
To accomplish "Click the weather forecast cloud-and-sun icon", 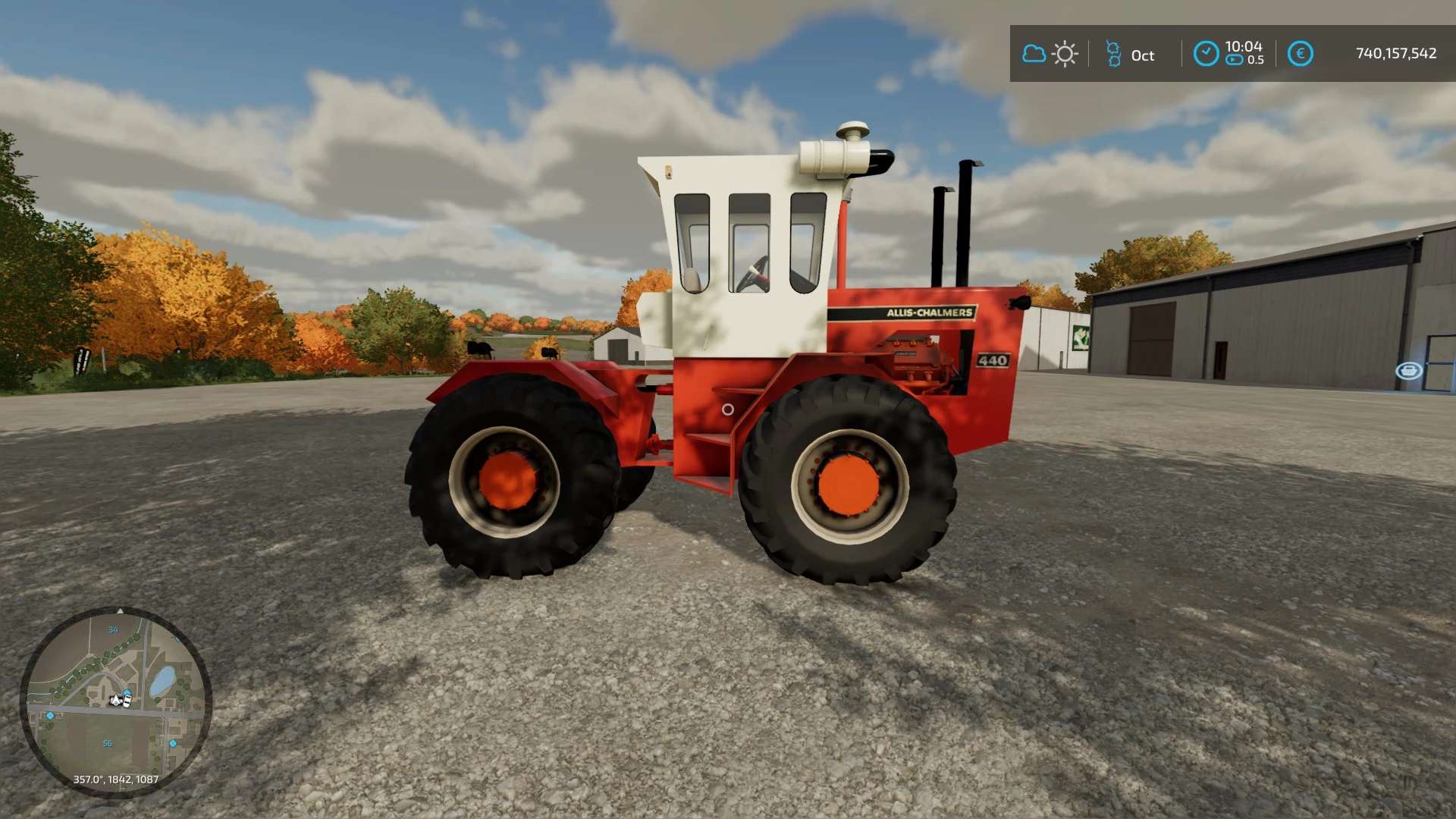I will click(1050, 54).
